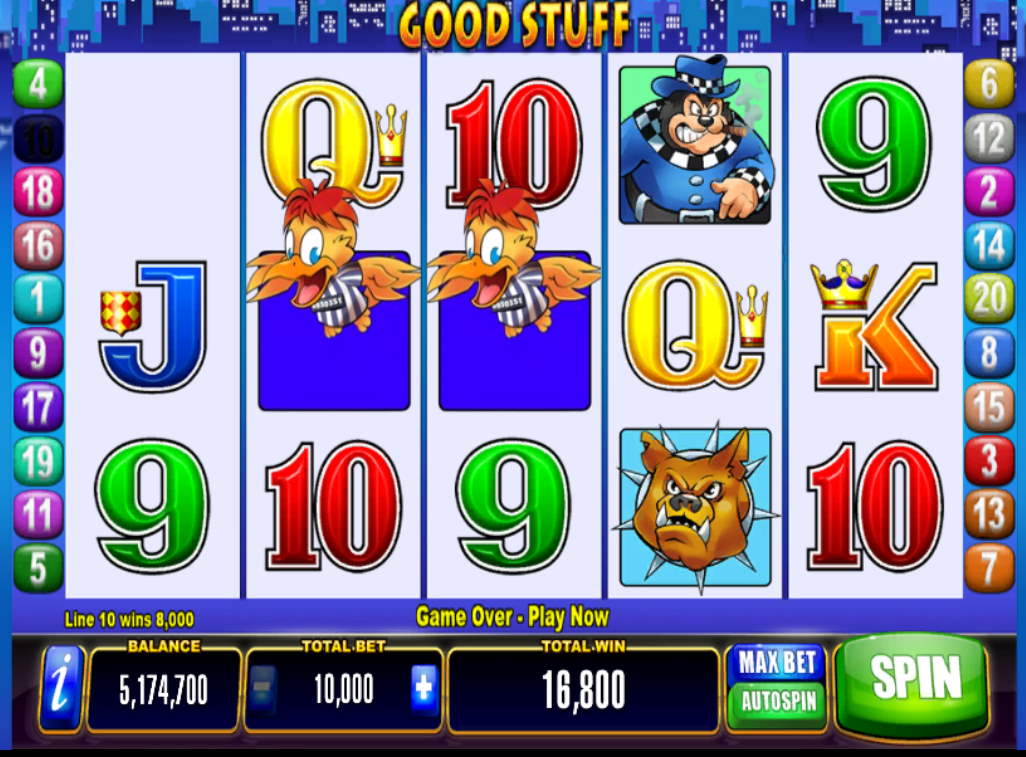Select payline 6 marker
The height and width of the screenshot is (757, 1026).
(x=988, y=85)
